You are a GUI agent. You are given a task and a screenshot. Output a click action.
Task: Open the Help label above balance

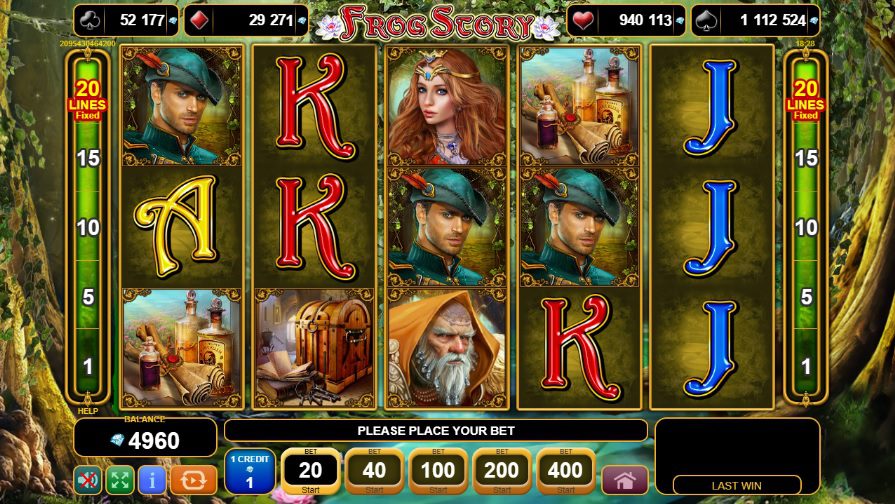pos(88,411)
